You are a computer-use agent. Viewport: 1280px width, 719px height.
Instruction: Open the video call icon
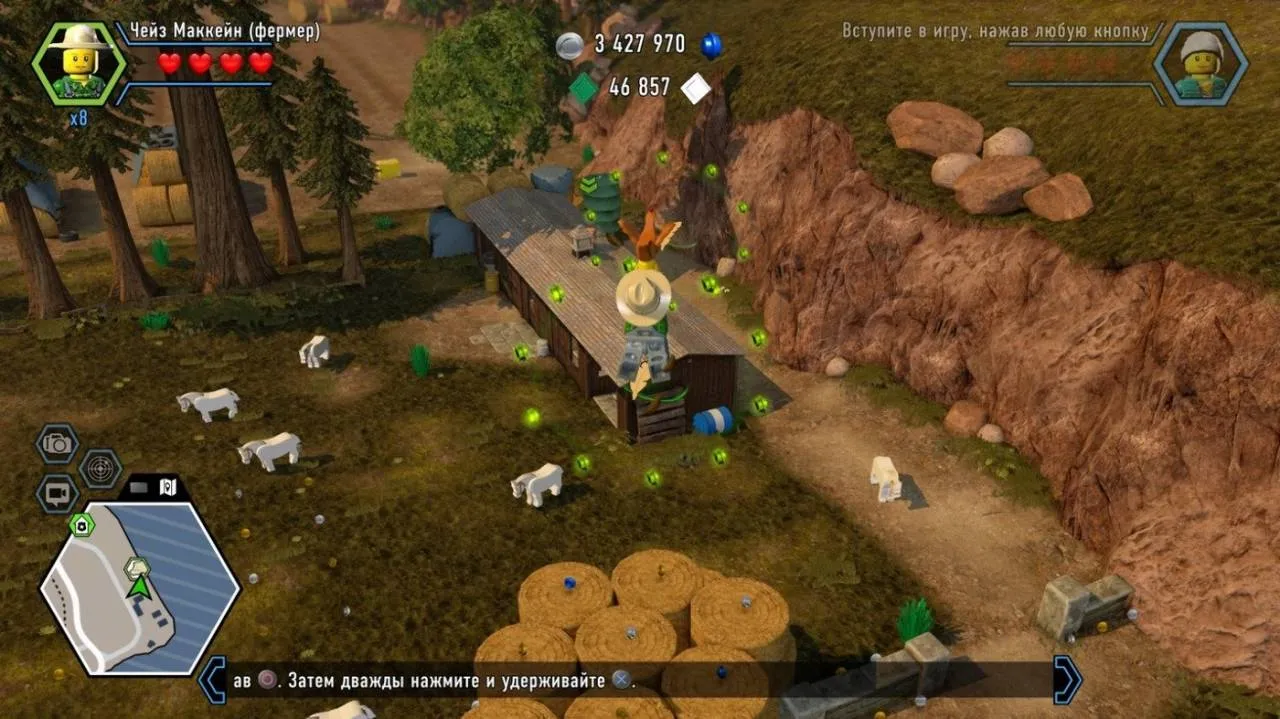coord(58,493)
